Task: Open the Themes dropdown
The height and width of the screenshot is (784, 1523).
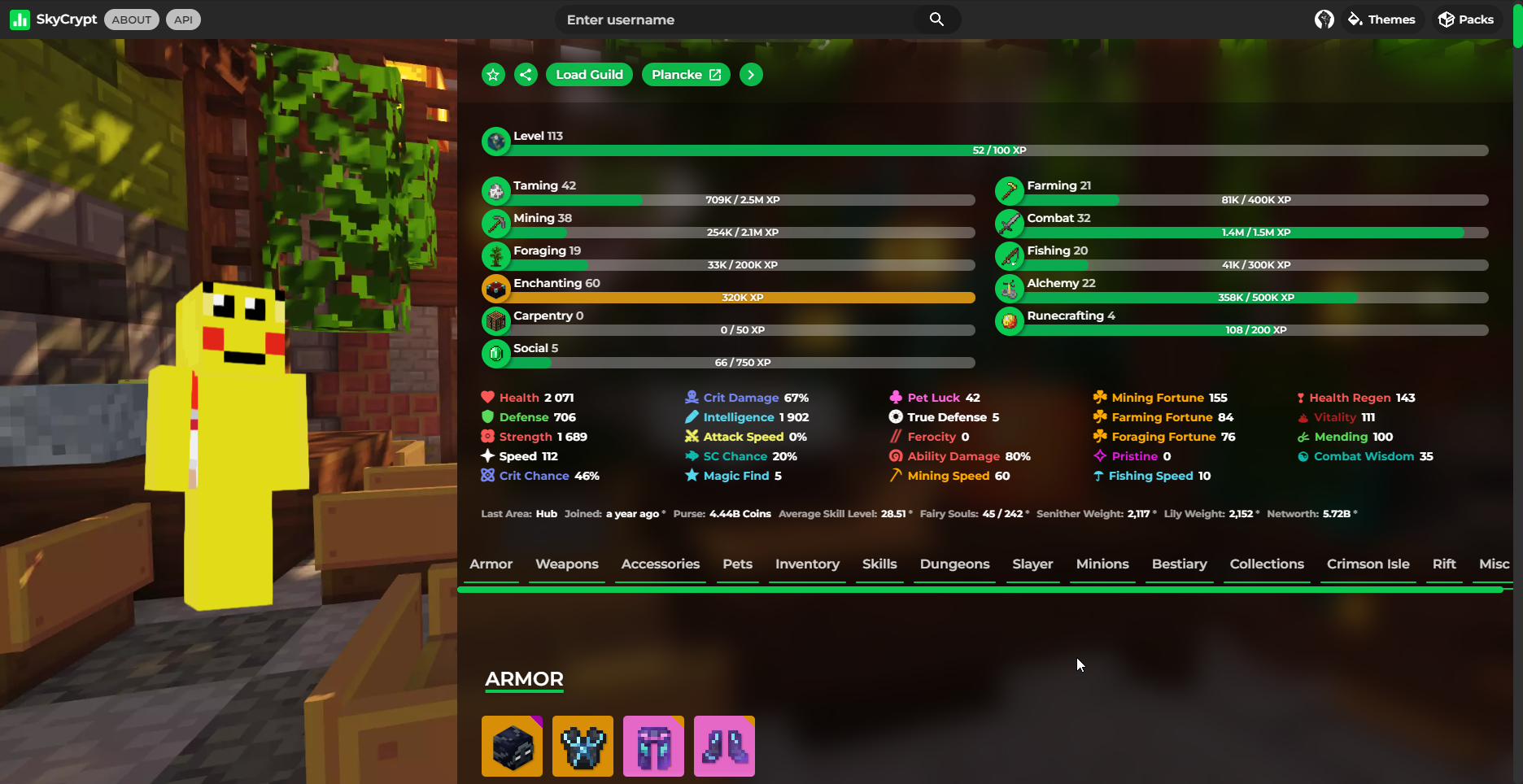Action: (x=1381, y=19)
